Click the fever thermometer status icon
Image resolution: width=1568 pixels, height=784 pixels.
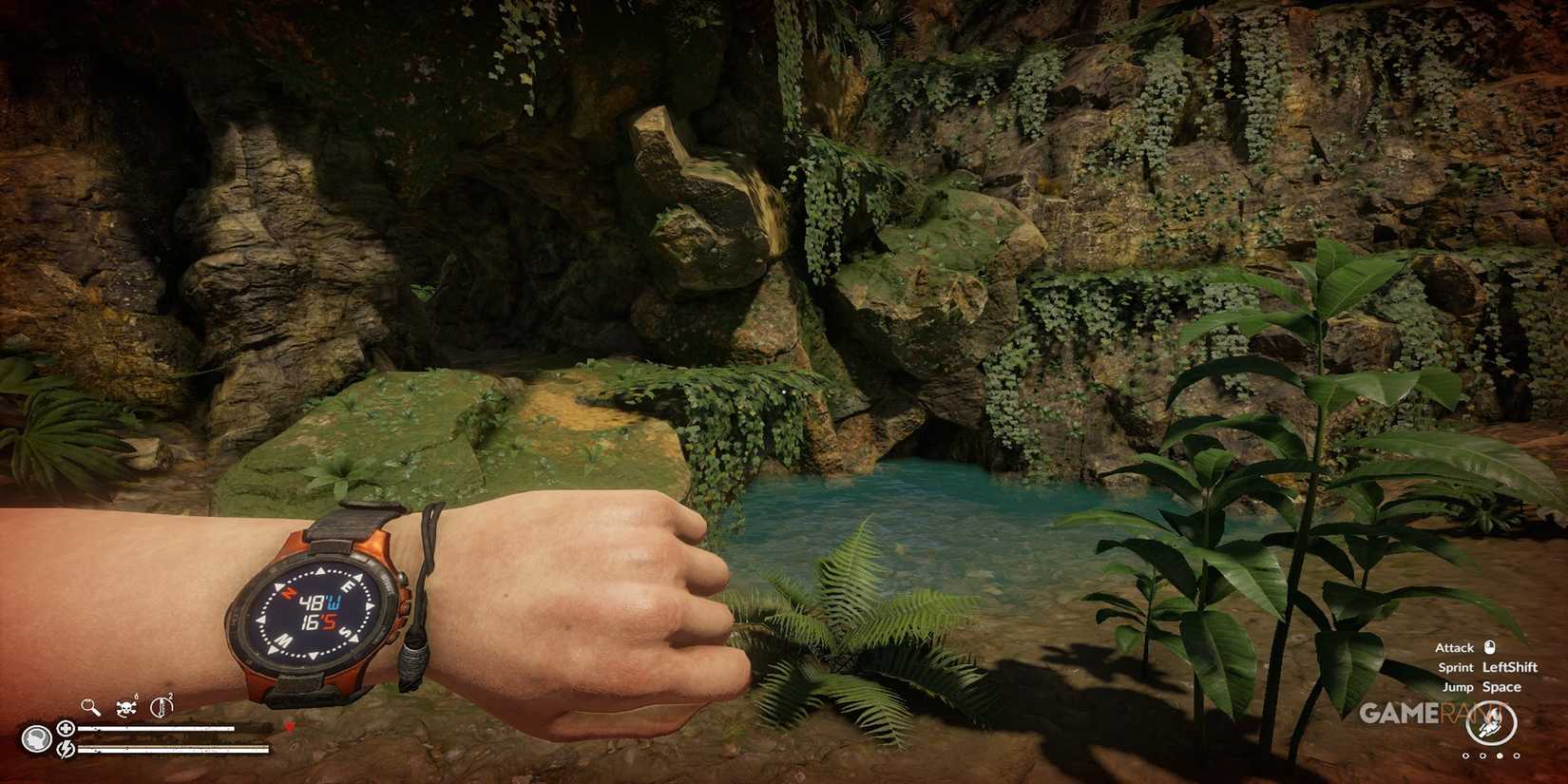click(x=162, y=708)
